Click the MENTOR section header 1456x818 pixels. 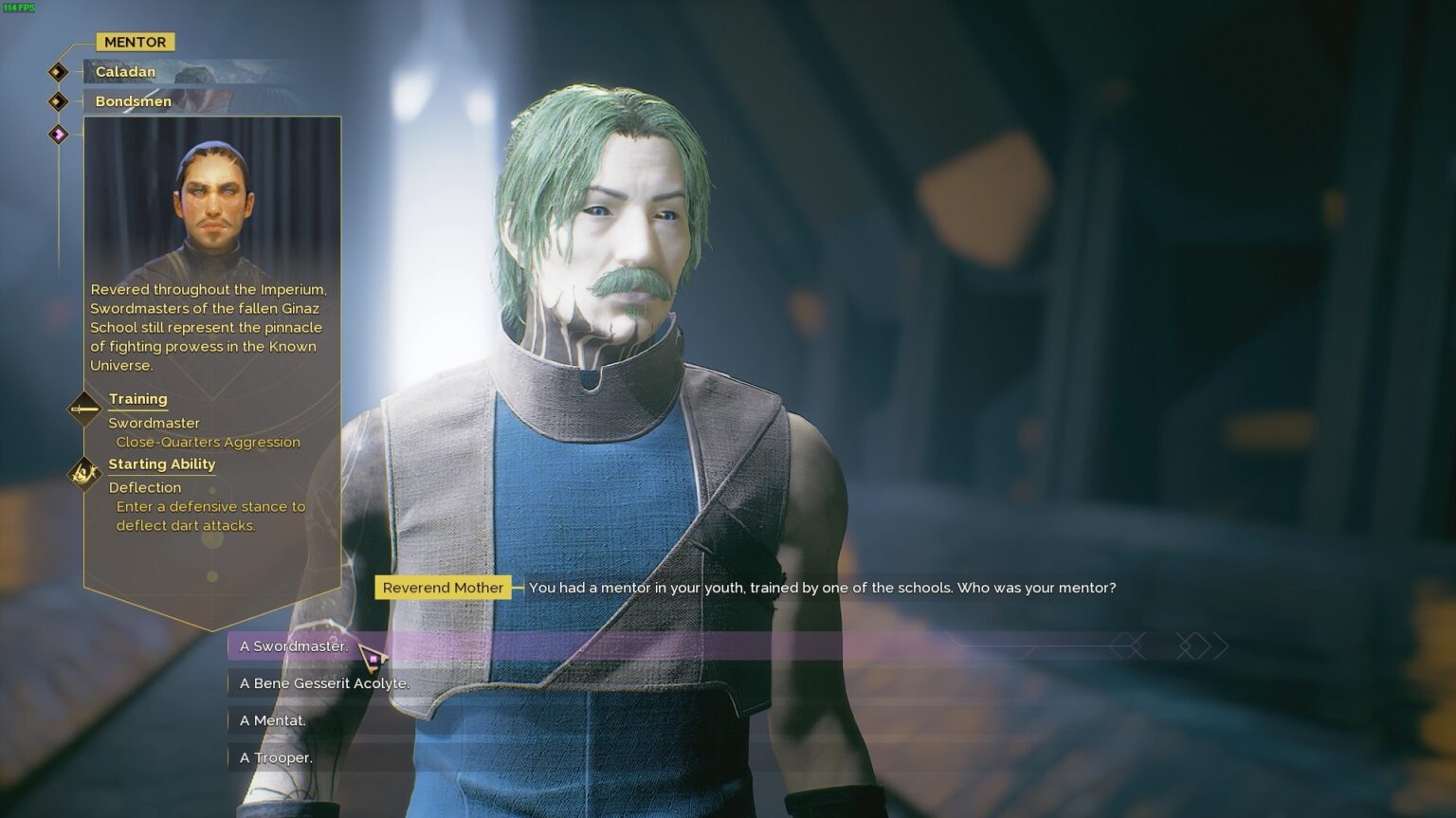click(x=135, y=41)
